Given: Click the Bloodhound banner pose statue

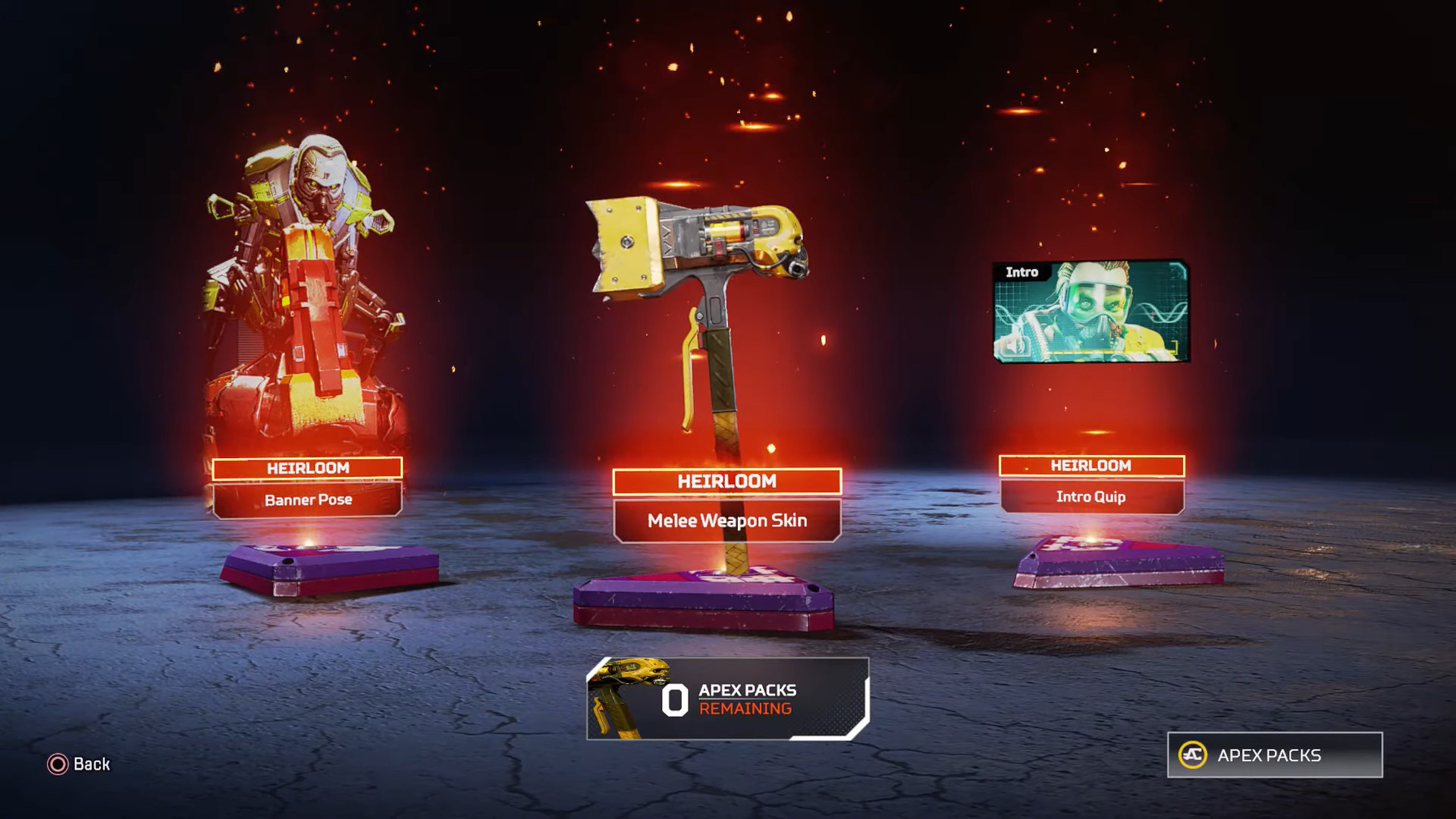Looking at the screenshot, I should (x=303, y=288).
